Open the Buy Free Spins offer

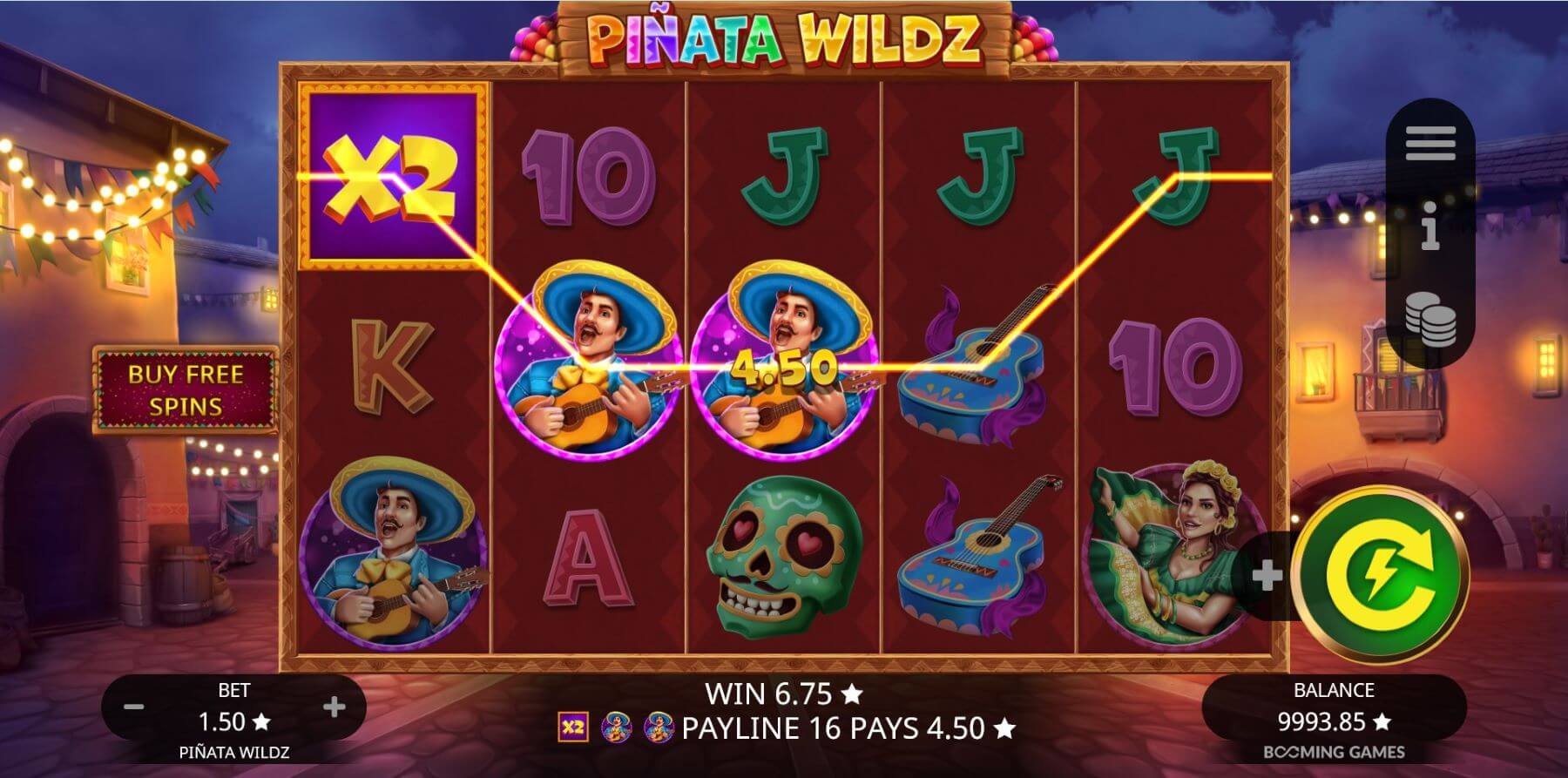click(x=186, y=389)
